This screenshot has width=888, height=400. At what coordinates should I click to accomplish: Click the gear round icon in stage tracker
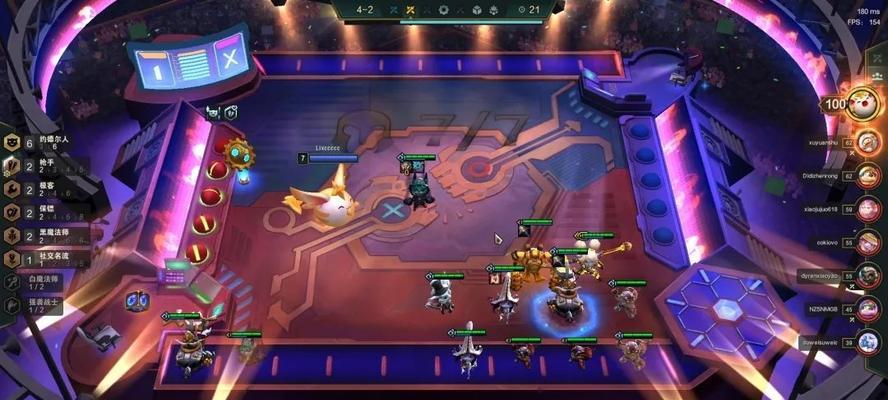(443, 9)
